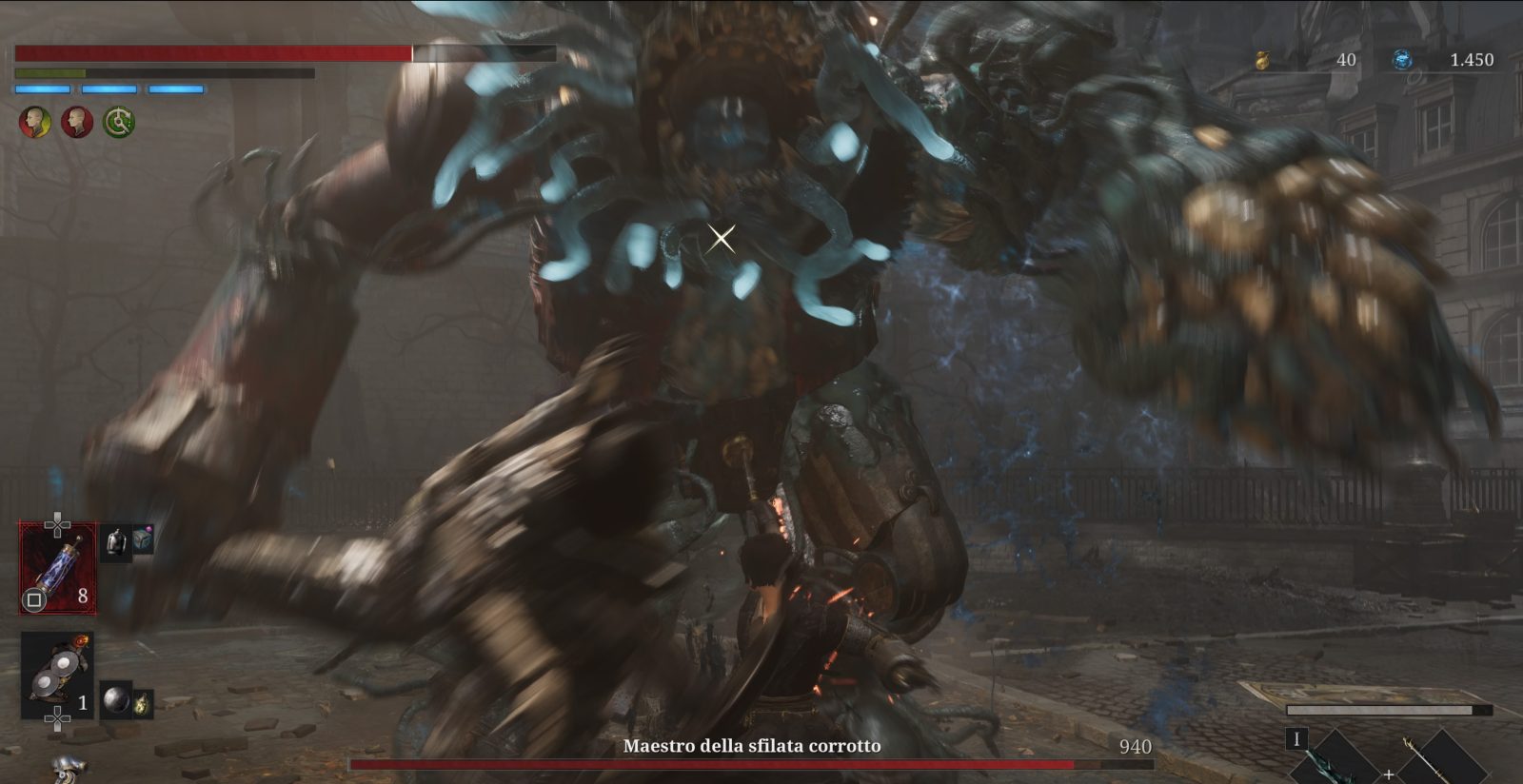Select the blue Pulse Cell belt slot
Image resolution: width=1523 pixels, height=784 pixels.
58,567
